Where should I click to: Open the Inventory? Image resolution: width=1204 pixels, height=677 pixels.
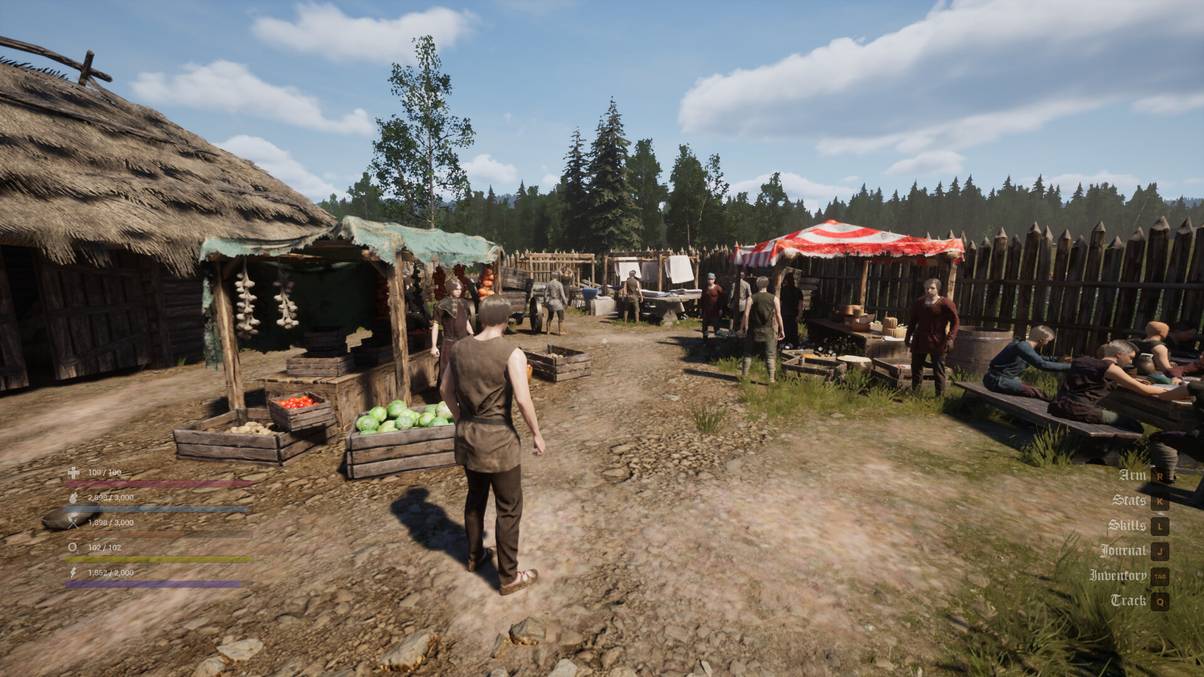tap(1118, 575)
